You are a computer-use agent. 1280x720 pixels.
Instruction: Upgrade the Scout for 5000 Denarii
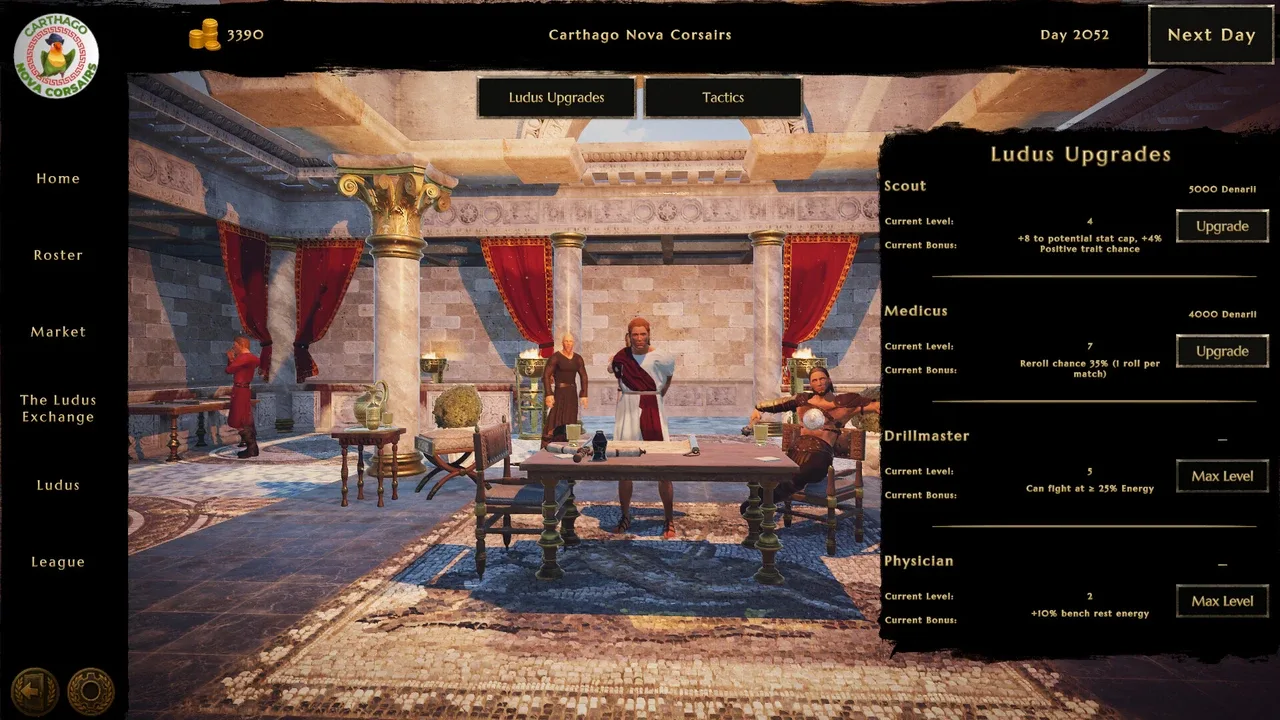click(1222, 226)
